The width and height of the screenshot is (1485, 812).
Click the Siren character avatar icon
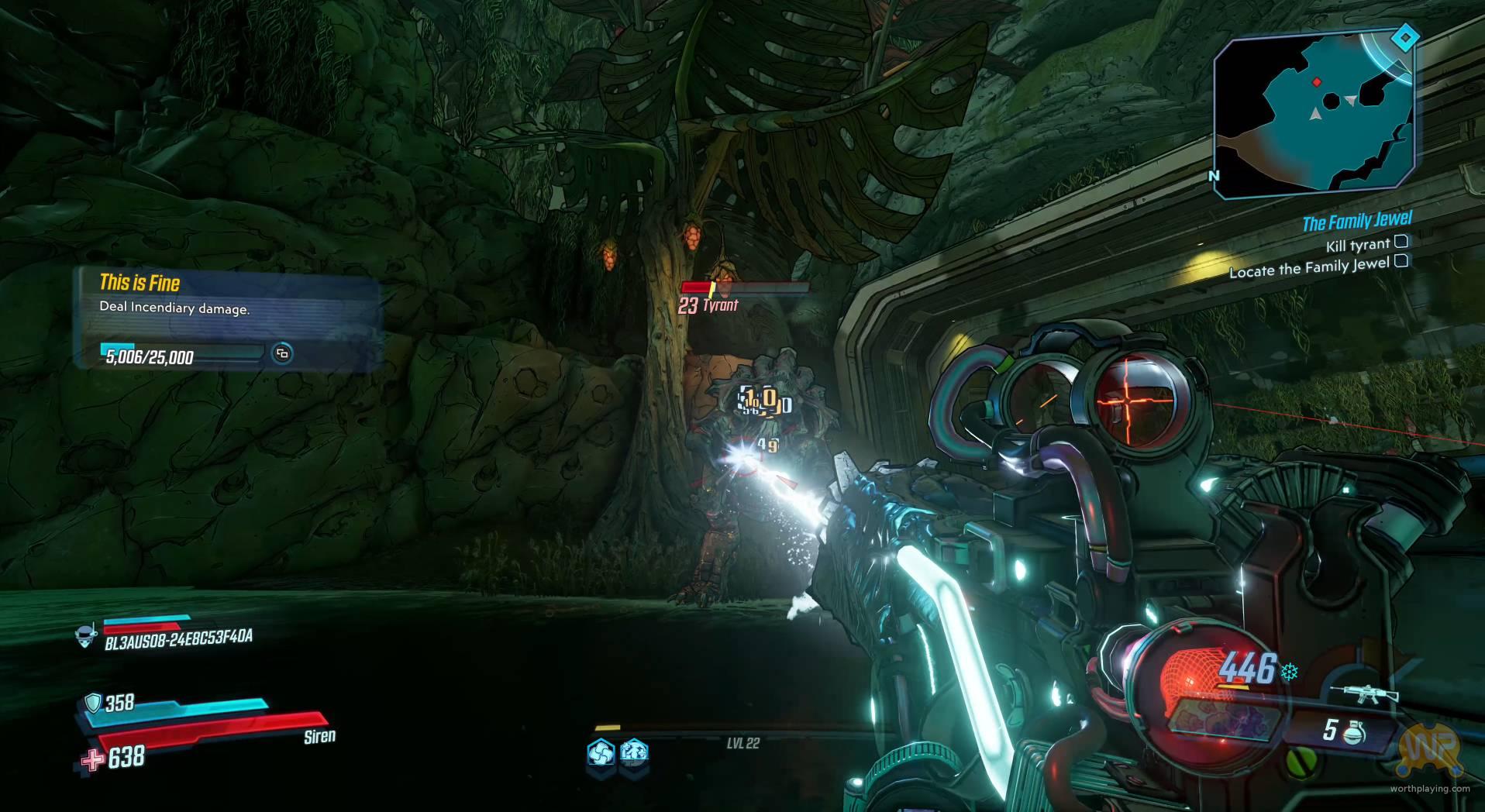tap(85, 636)
